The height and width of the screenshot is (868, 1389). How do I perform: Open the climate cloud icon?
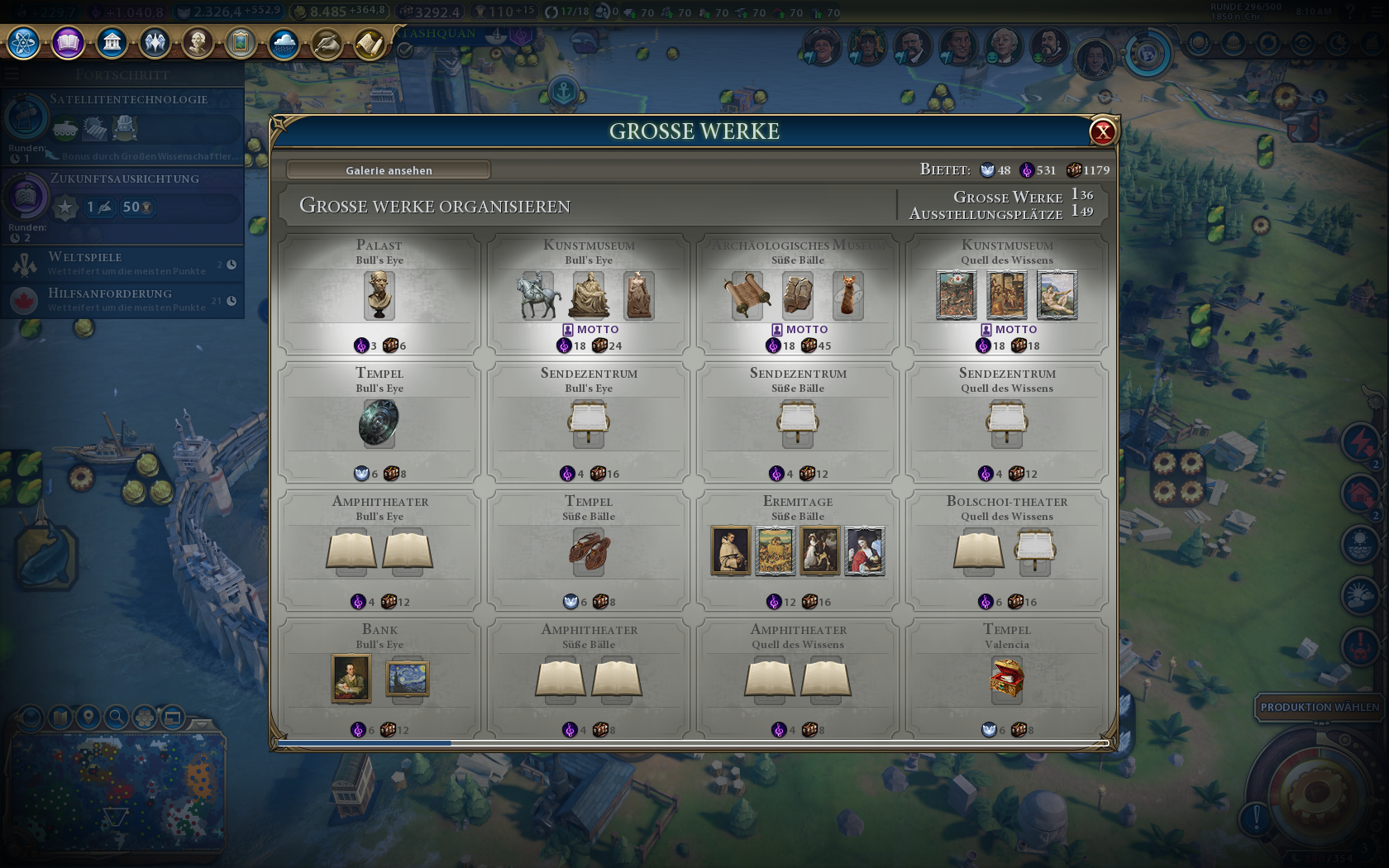tap(284, 42)
